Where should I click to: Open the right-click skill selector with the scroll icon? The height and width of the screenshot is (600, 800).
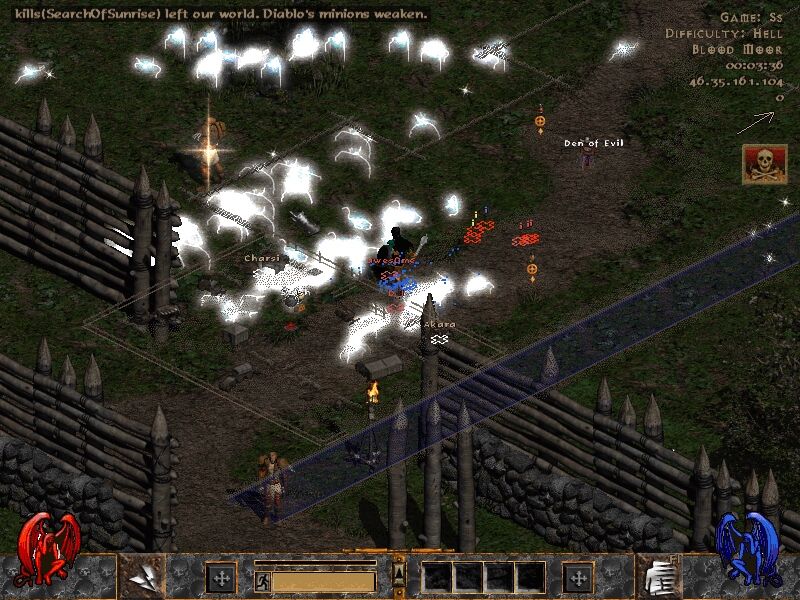[659, 576]
